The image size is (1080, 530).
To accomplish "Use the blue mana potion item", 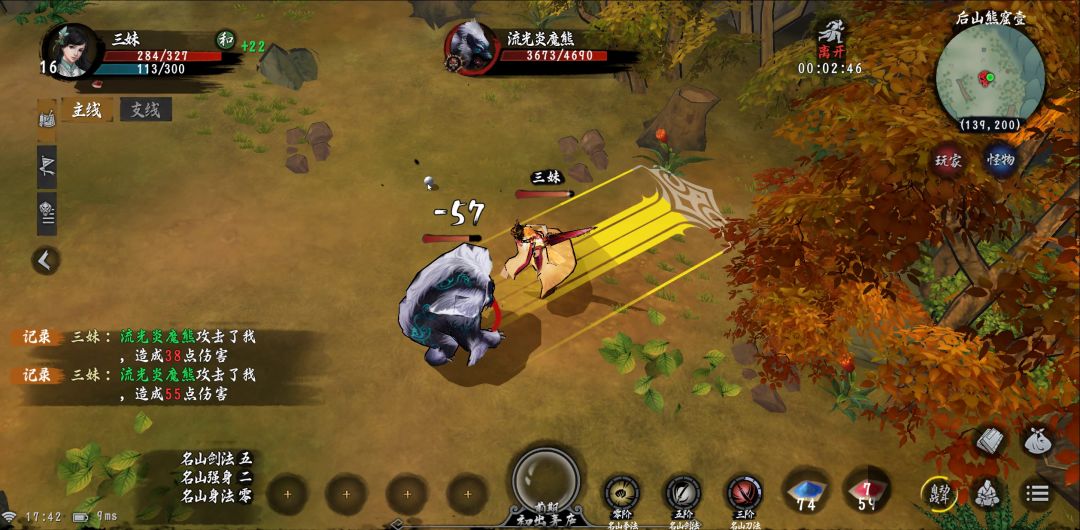I will coord(806,491).
